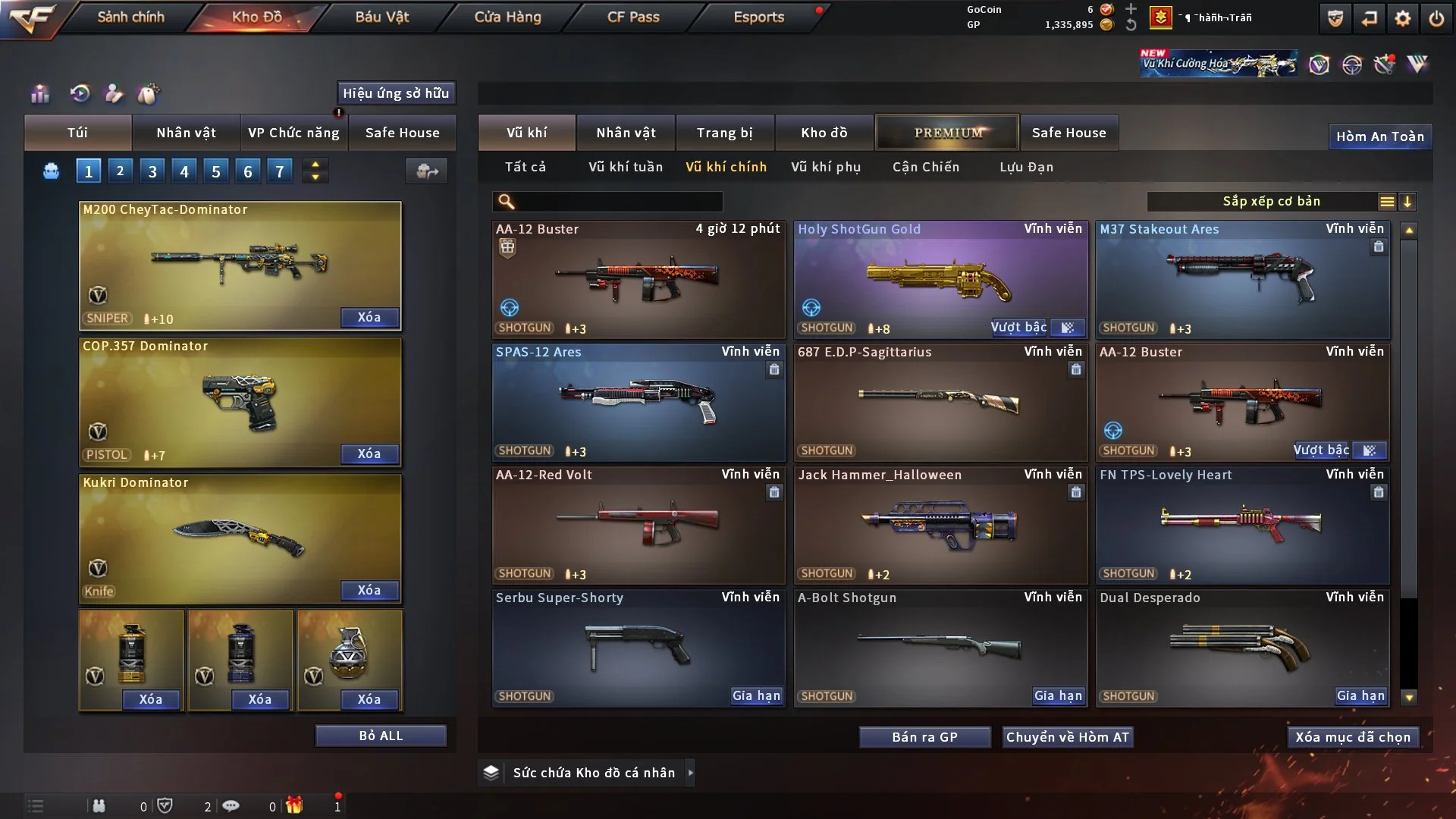The image size is (1456, 819).
Task: Choose the Jack Hammer_Halloween shotgun
Action: 940,525
